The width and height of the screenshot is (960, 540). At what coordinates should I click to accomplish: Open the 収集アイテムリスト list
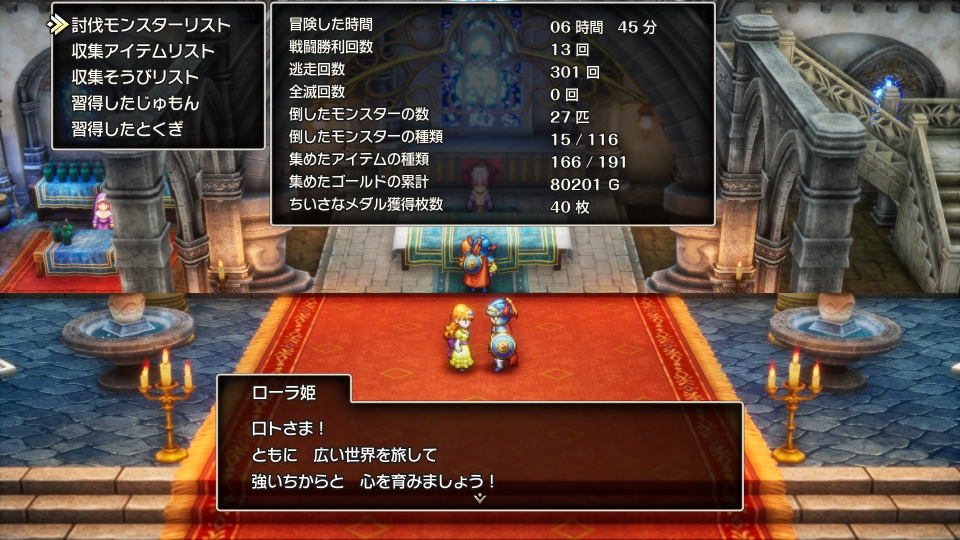(143, 51)
